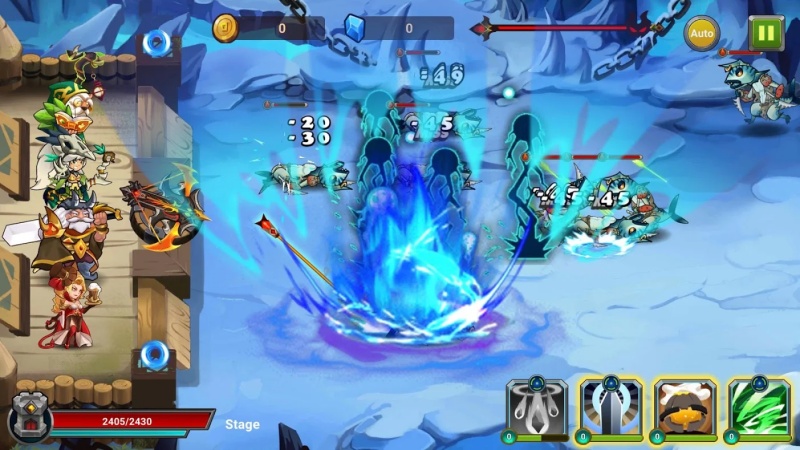Viewport: 800px width, 450px height.
Task: Use the bomb pot skill
Action: coord(684,409)
